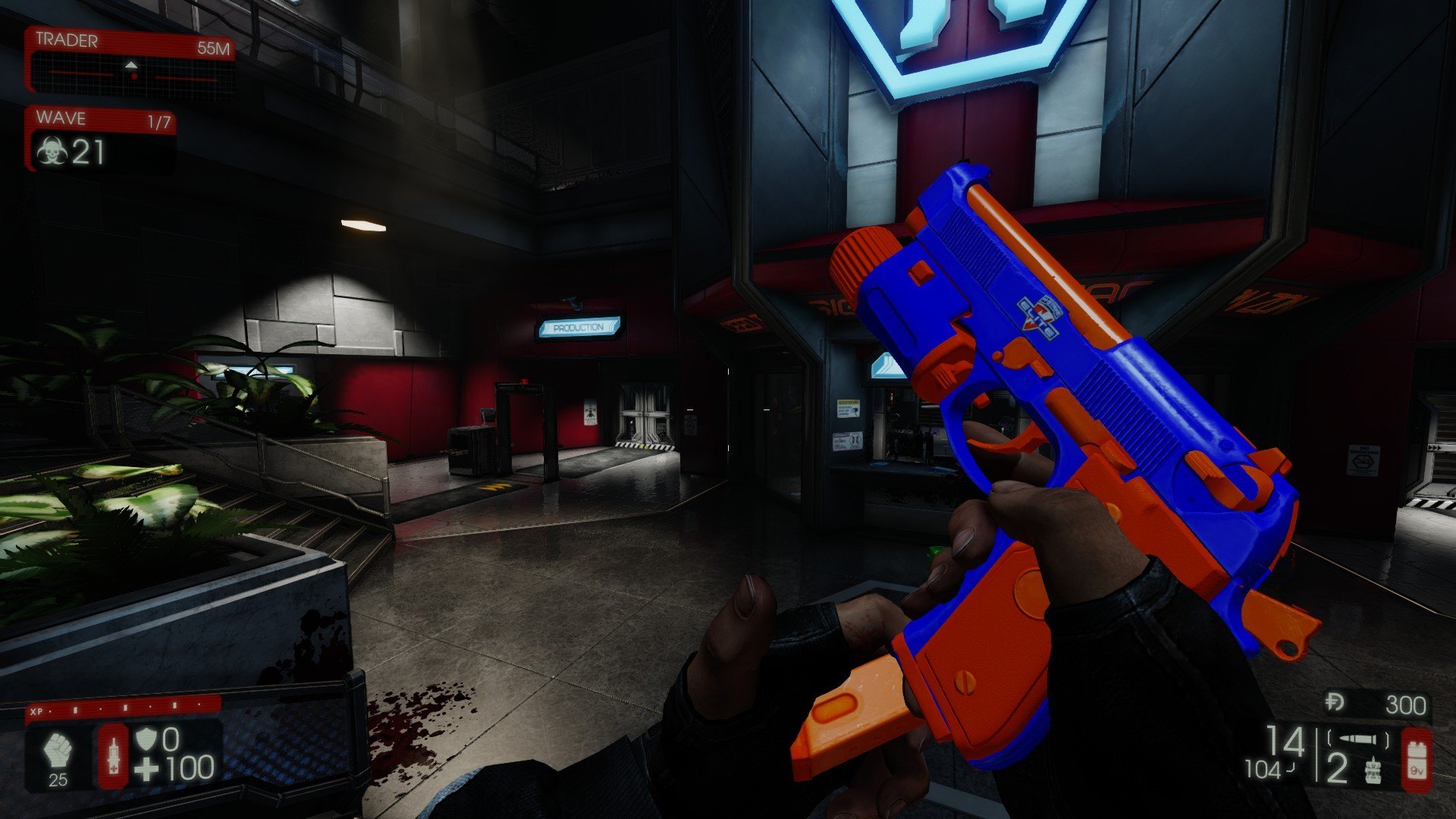Choose the grenade icon
The height and width of the screenshot is (819, 1456).
(x=1373, y=771)
